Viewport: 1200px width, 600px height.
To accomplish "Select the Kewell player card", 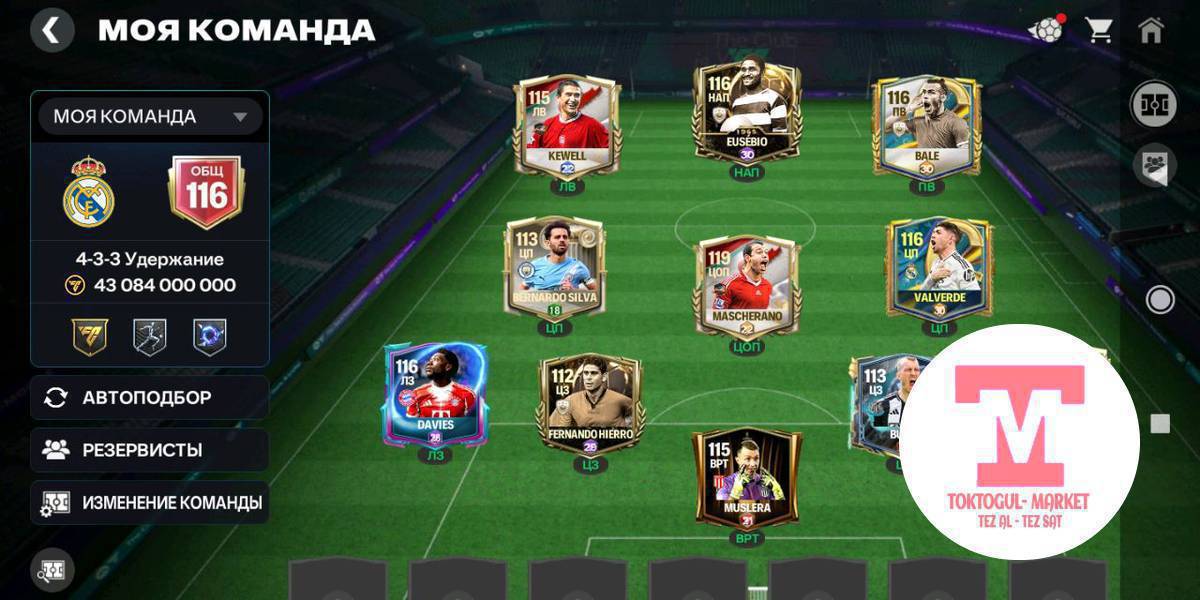I will [567, 126].
